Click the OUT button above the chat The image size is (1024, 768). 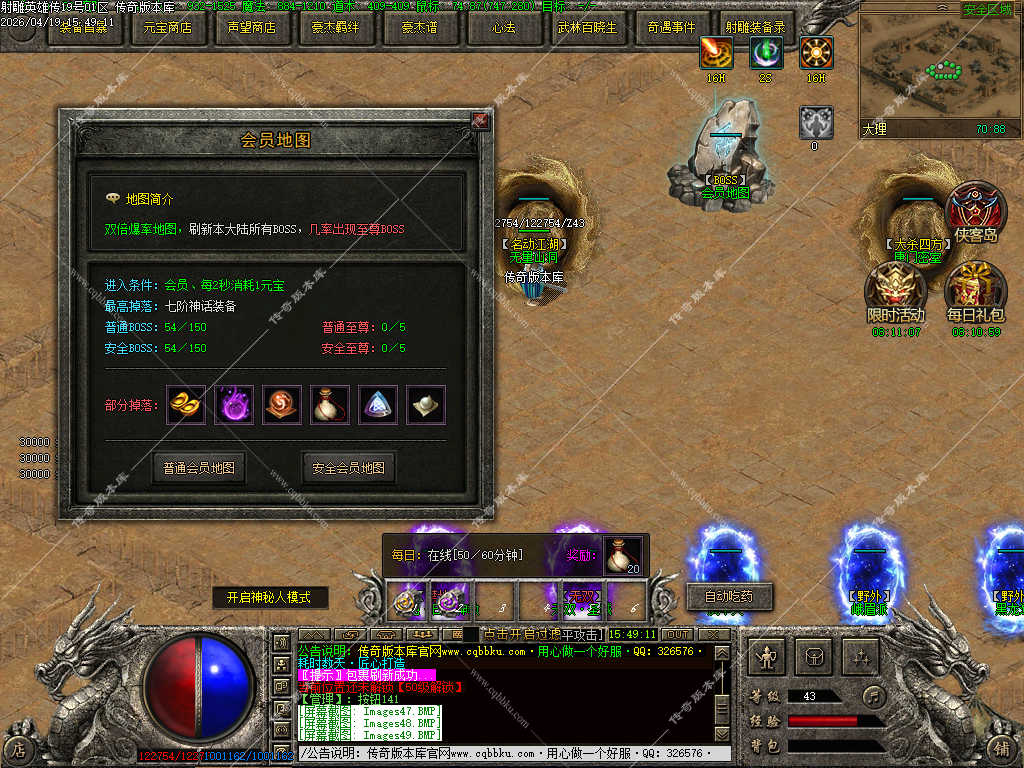click(x=678, y=634)
